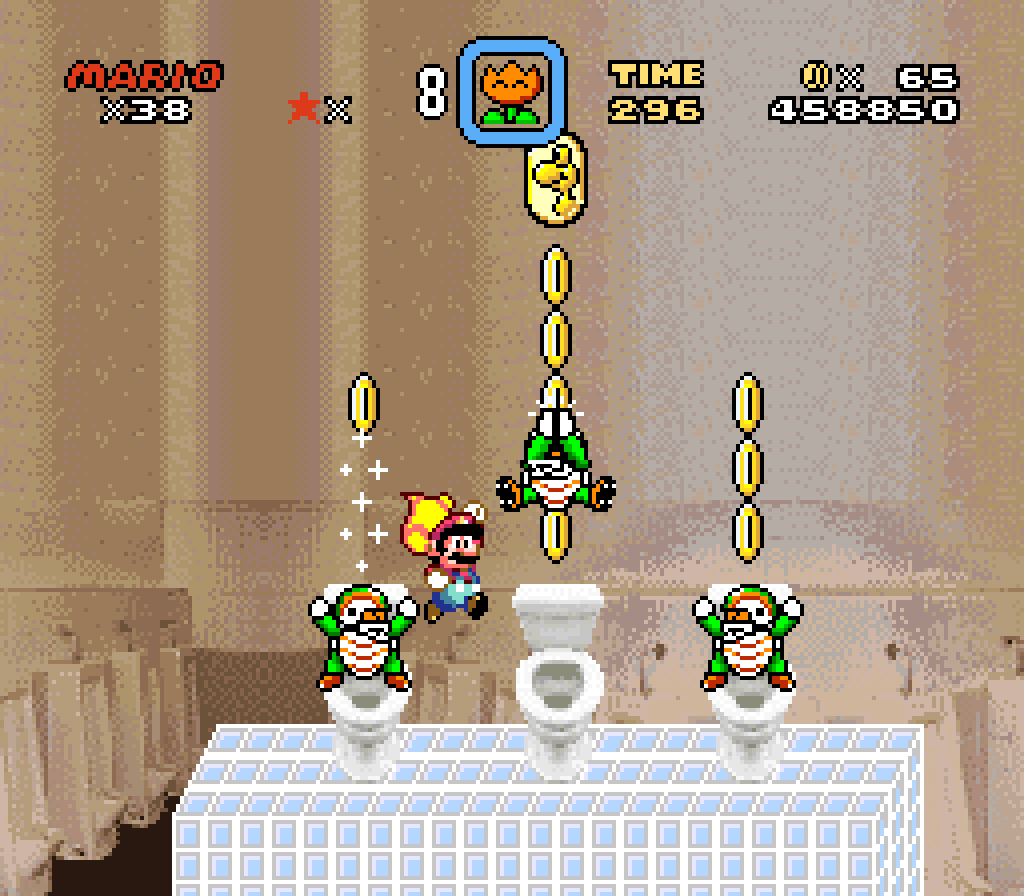Select the Fire Flower reserve item box
Image resolution: width=1024 pixels, height=896 pixels.
512,91
